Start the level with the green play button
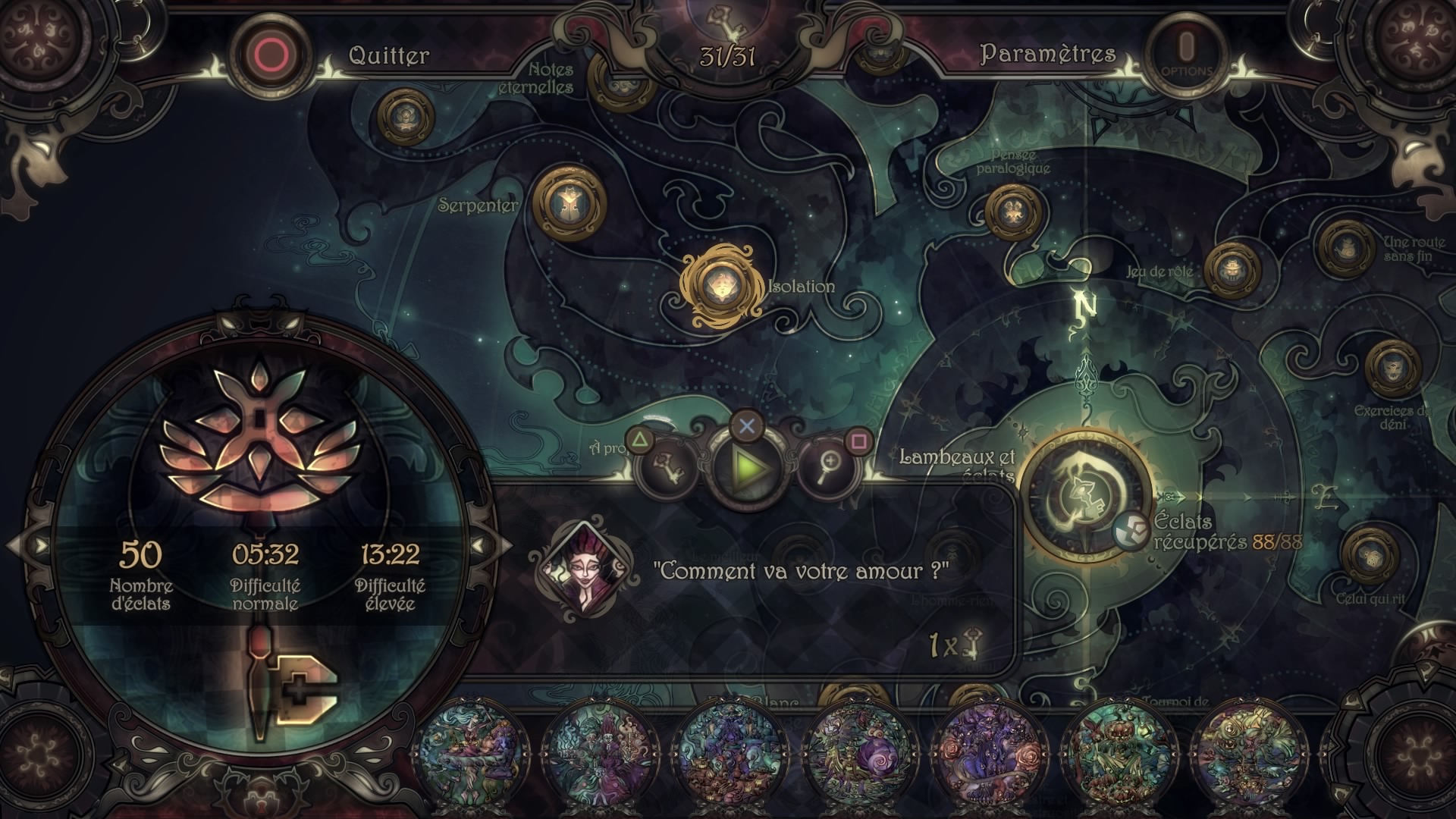Viewport: 1456px width, 819px height. click(747, 469)
